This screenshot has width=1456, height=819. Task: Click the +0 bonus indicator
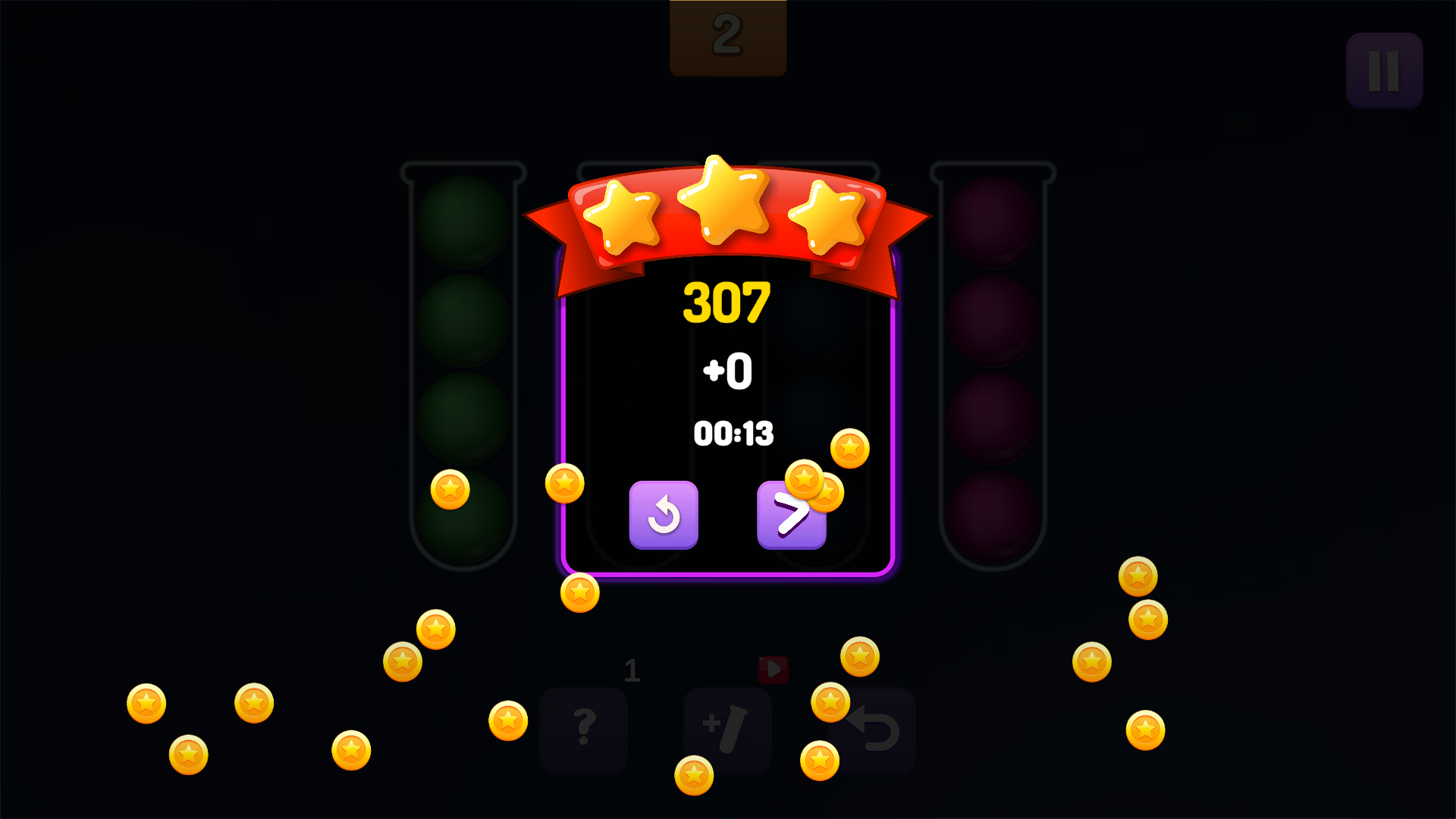[726, 370]
